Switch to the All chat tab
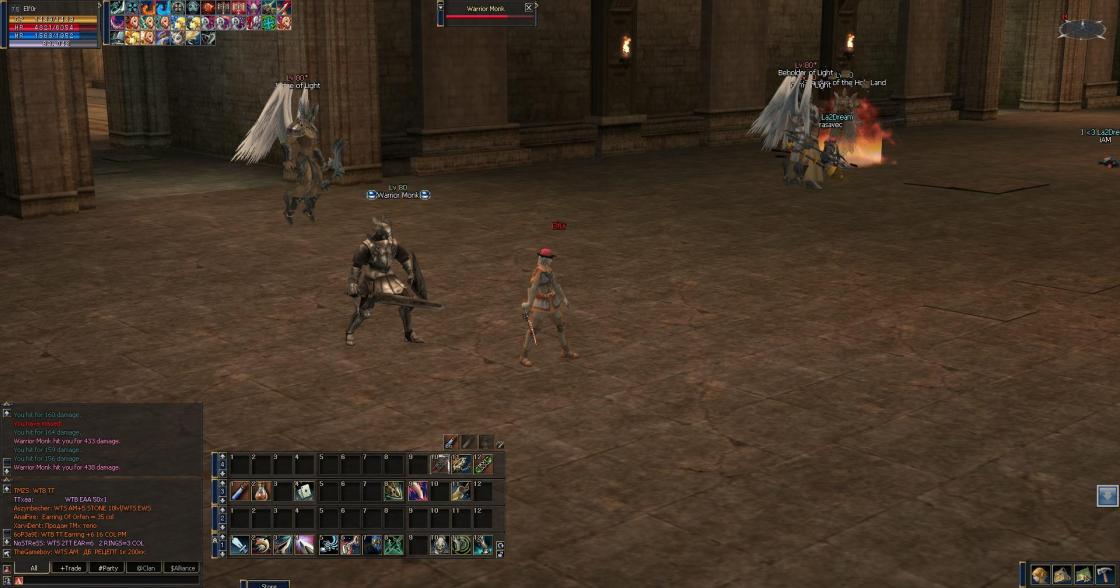Viewport: 1120px width, 588px height. [33, 567]
